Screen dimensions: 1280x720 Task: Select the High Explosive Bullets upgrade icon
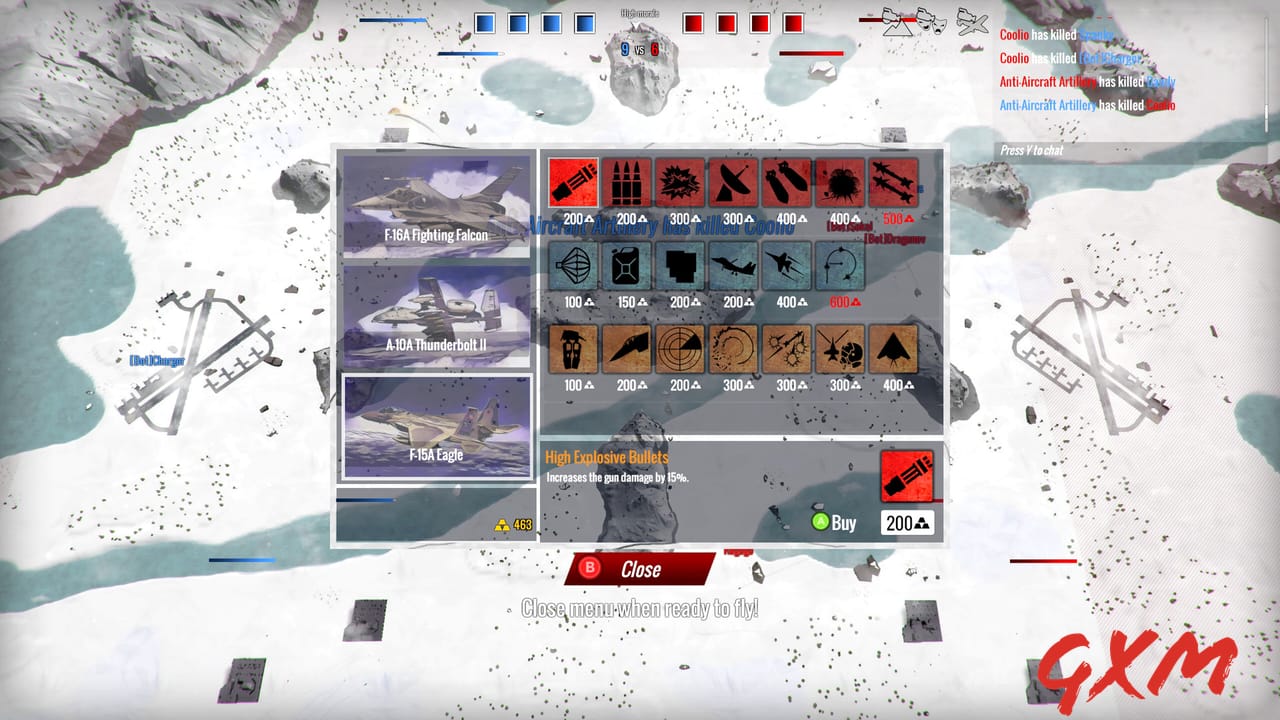point(573,182)
